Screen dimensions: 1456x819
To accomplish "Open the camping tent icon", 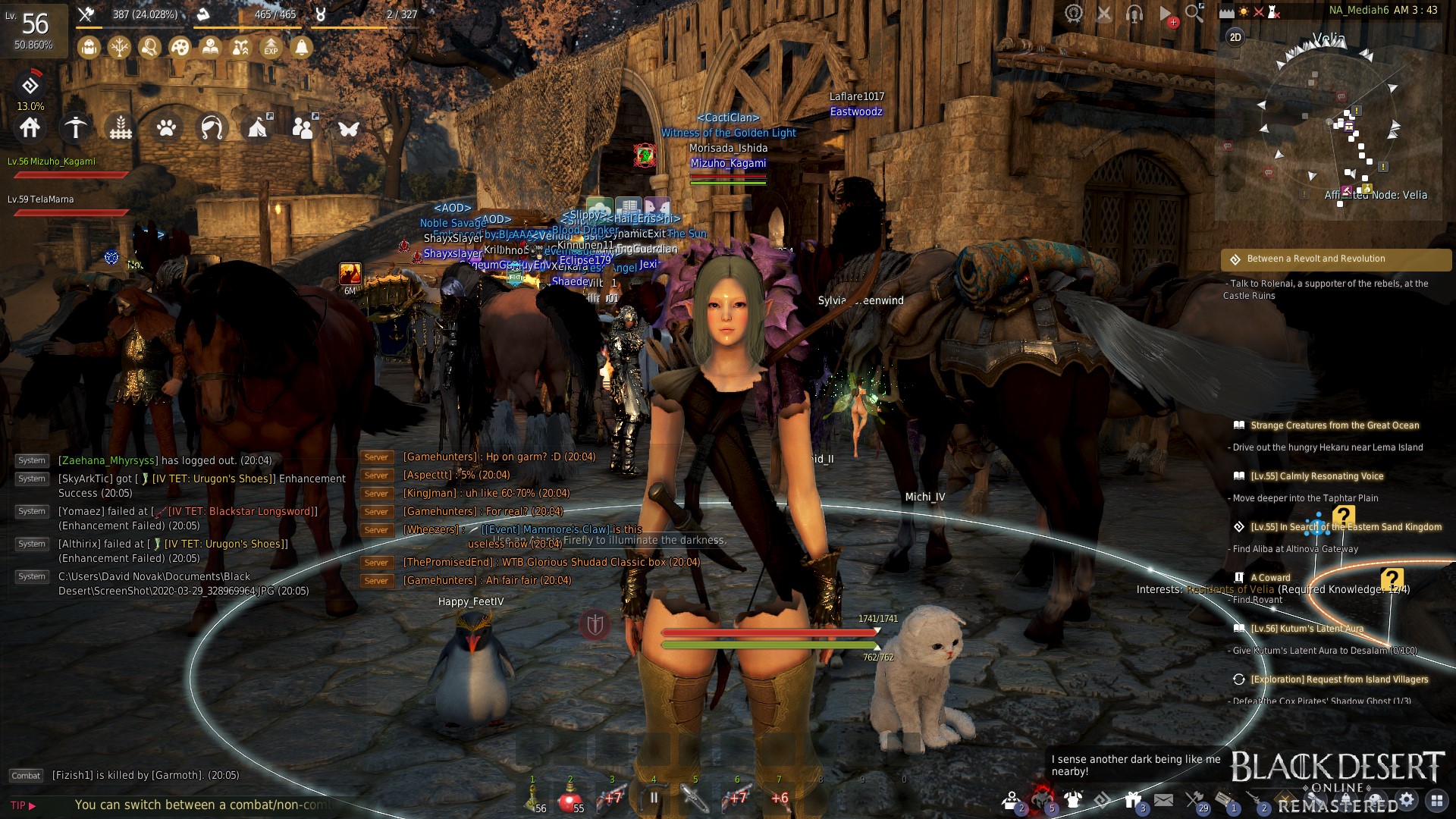I will (258, 127).
